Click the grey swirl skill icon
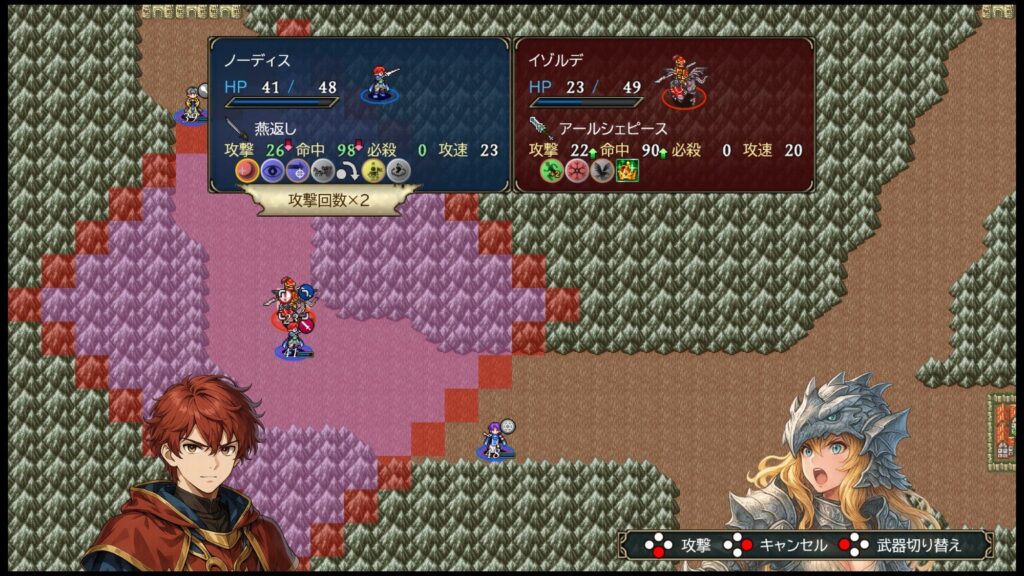Viewport: 1024px width, 576px height. coord(398,171)
